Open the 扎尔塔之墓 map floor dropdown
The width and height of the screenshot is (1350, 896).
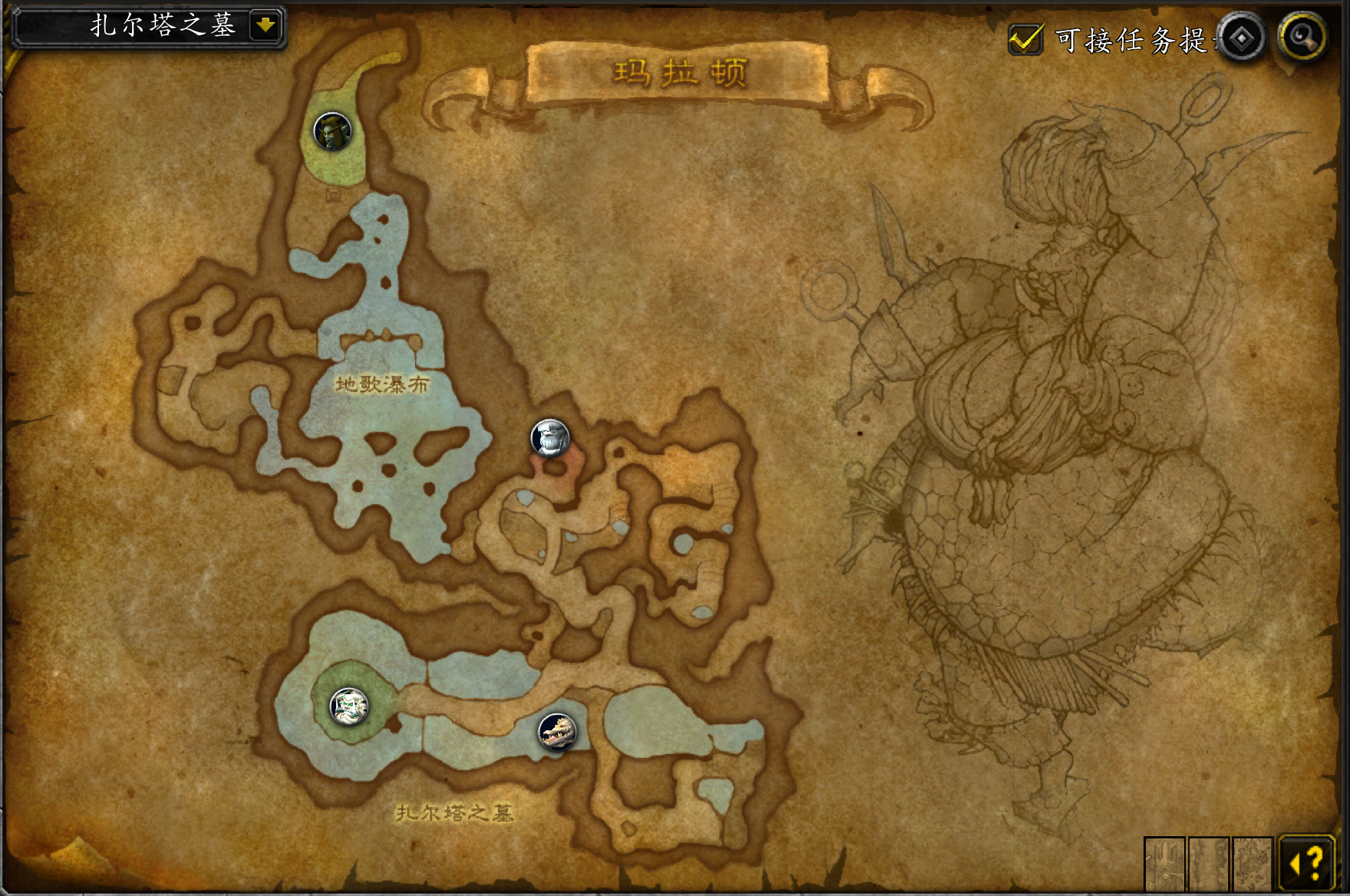(x=266, y=26)
